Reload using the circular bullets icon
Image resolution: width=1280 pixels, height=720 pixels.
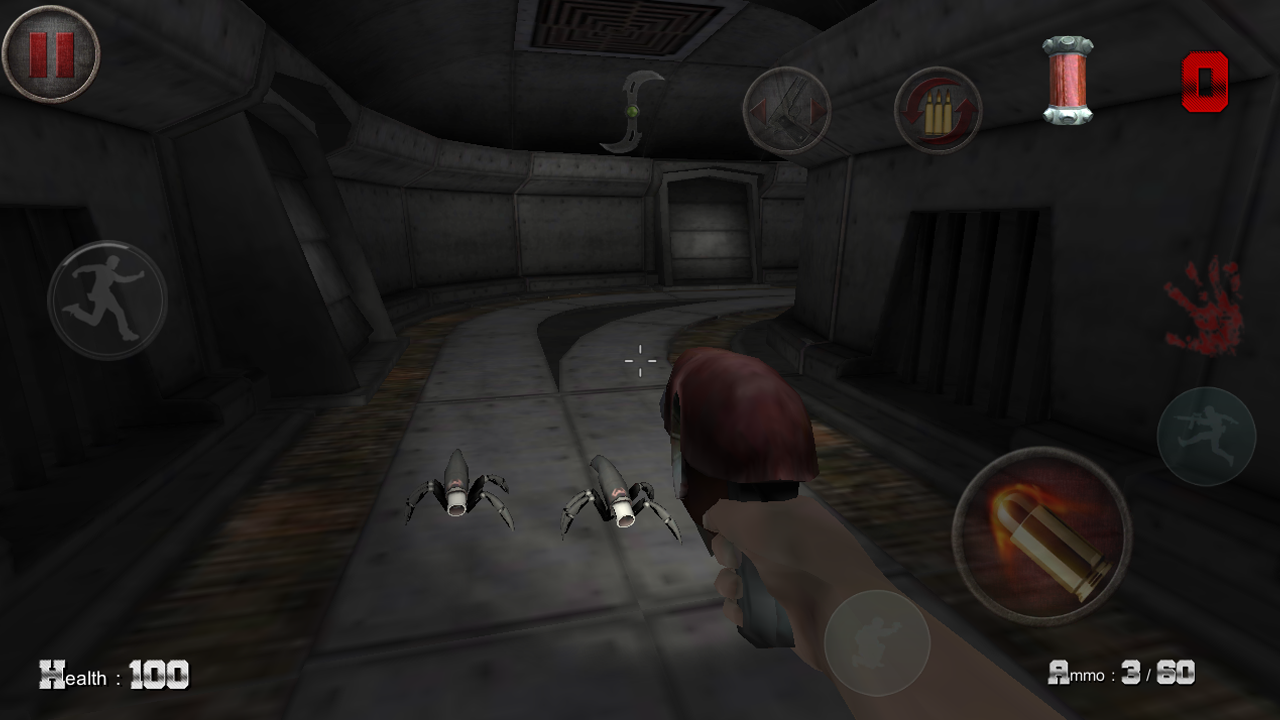pos(937,111)
